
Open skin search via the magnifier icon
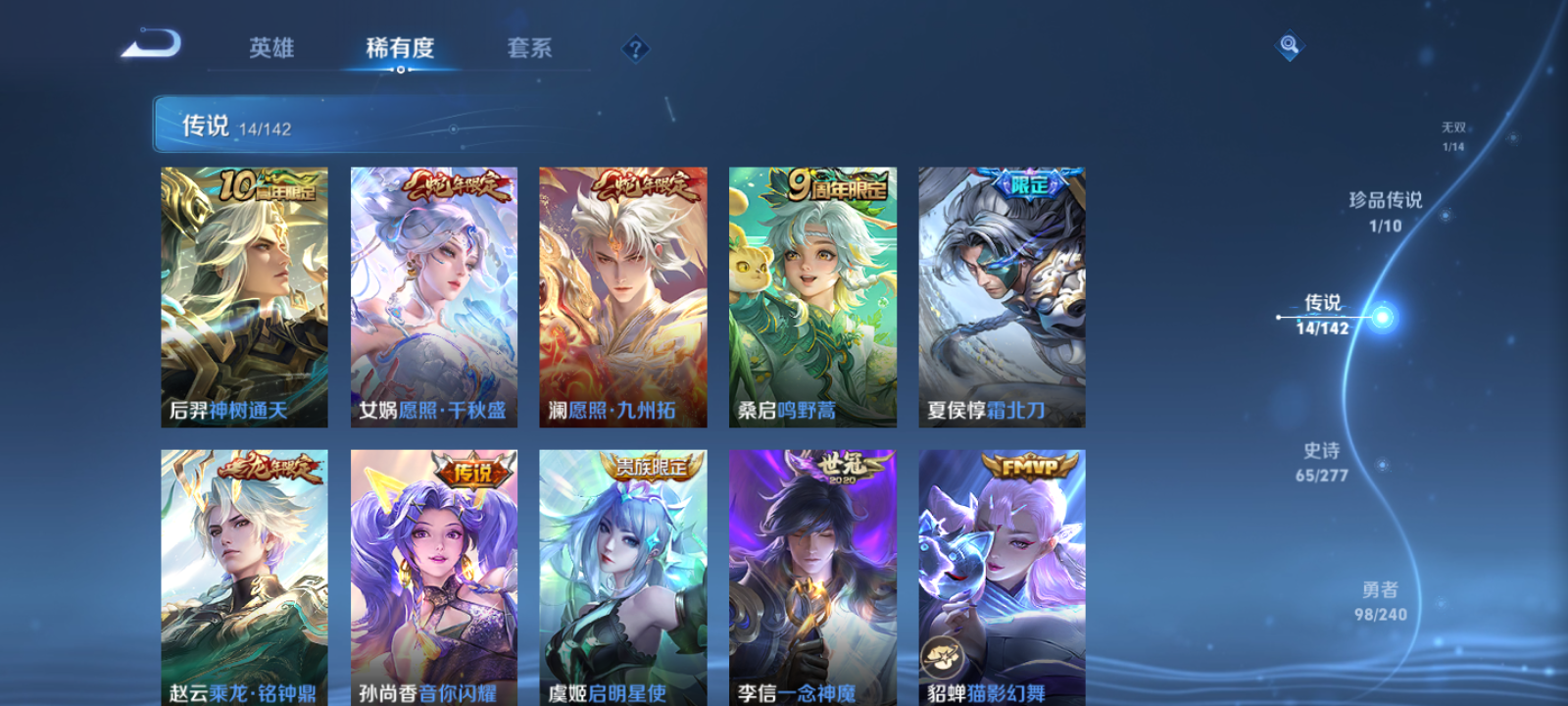coord(1290,43)
